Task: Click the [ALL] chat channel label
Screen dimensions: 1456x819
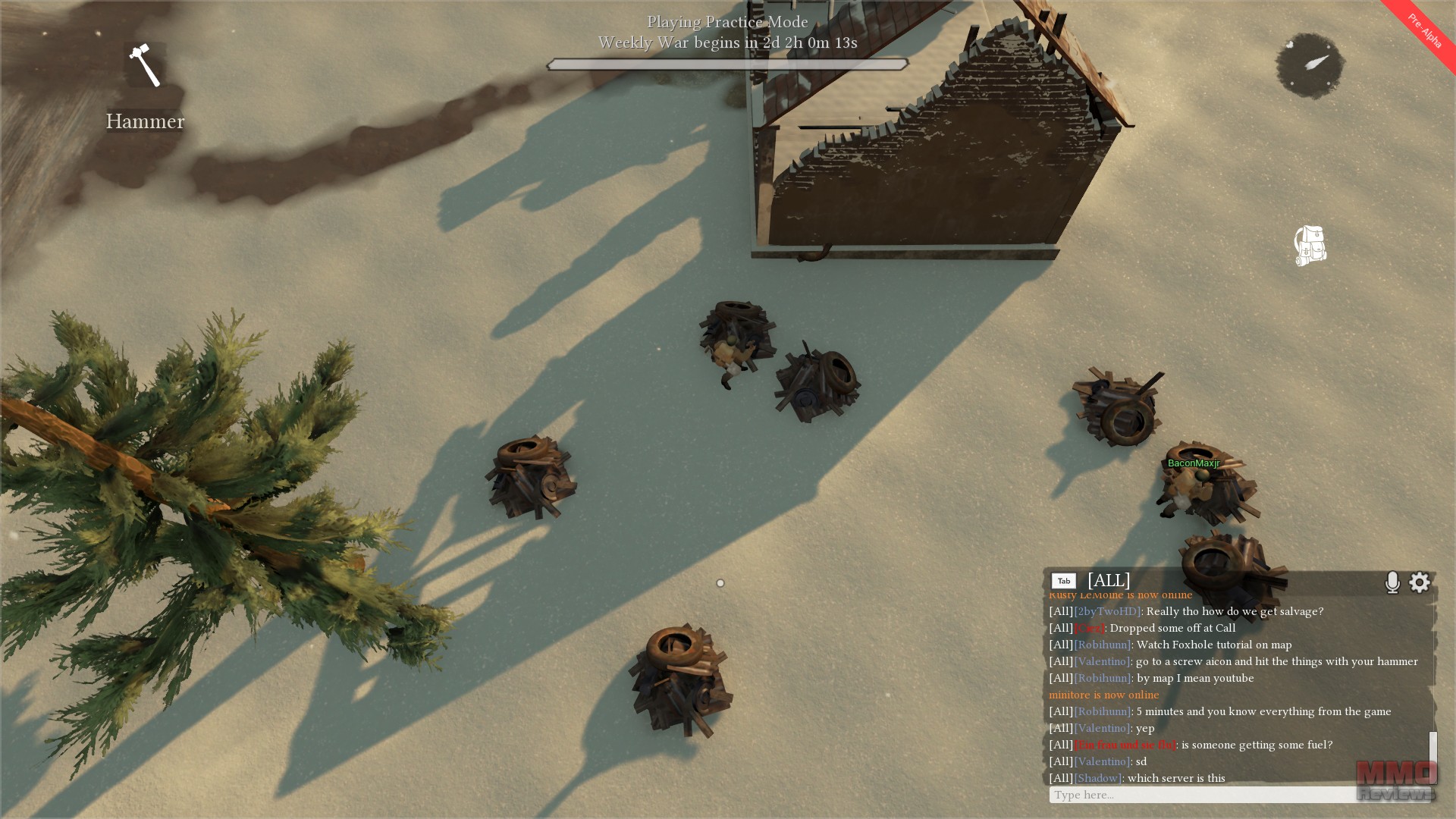Action: point(1109,581)
